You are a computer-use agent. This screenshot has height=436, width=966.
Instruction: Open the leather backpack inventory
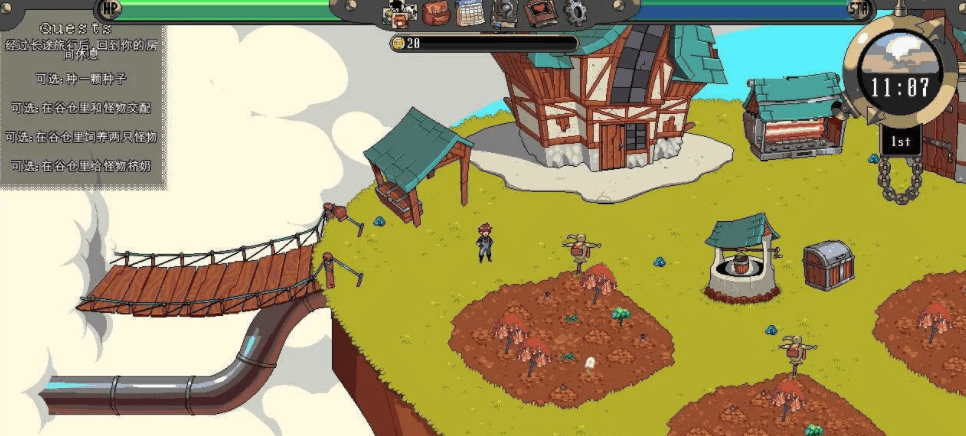point(435,13)
